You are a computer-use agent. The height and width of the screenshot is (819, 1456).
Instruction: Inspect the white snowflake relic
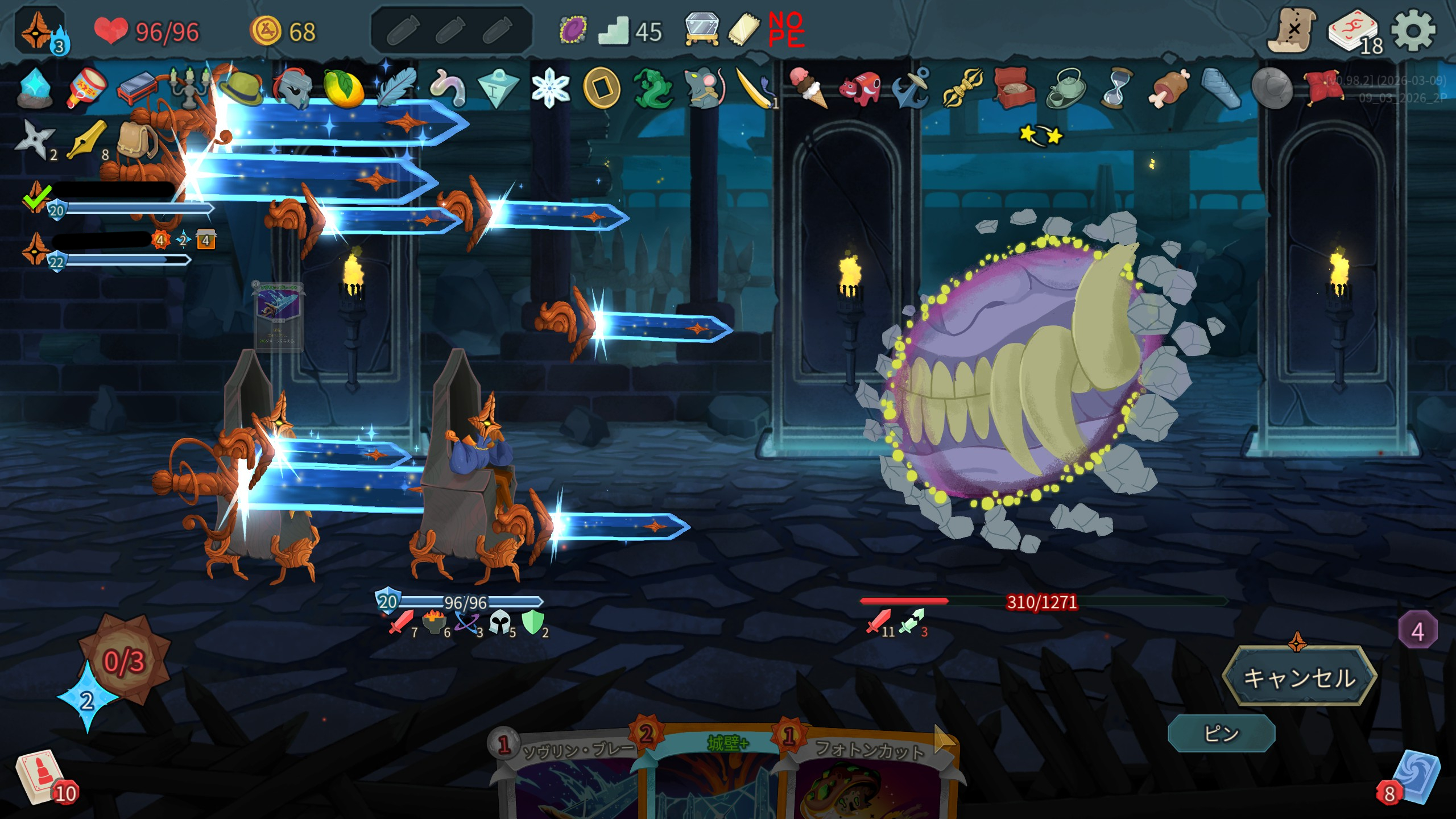(x=550, y=89)
